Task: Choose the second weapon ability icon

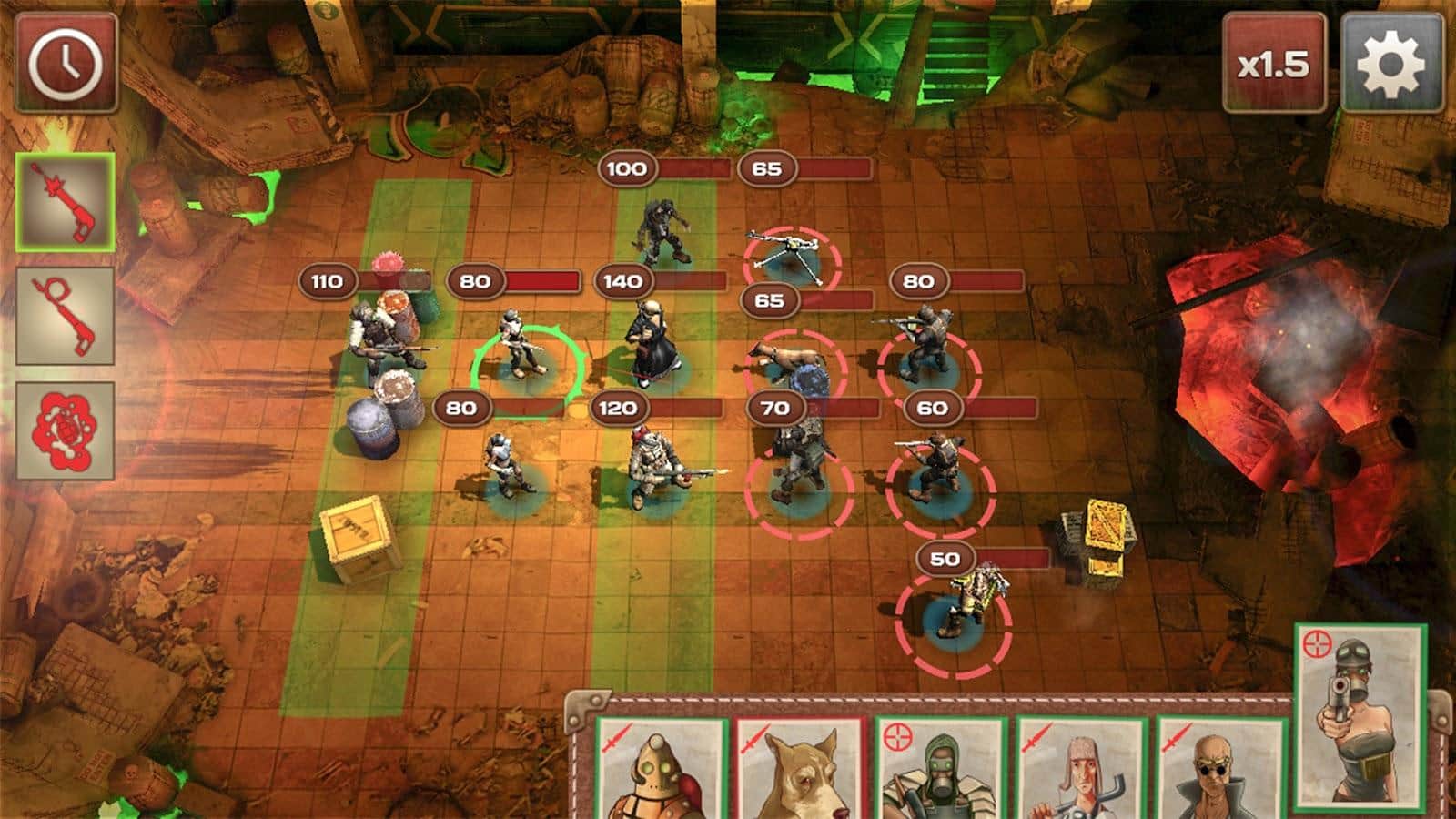Action: (66, 315)
